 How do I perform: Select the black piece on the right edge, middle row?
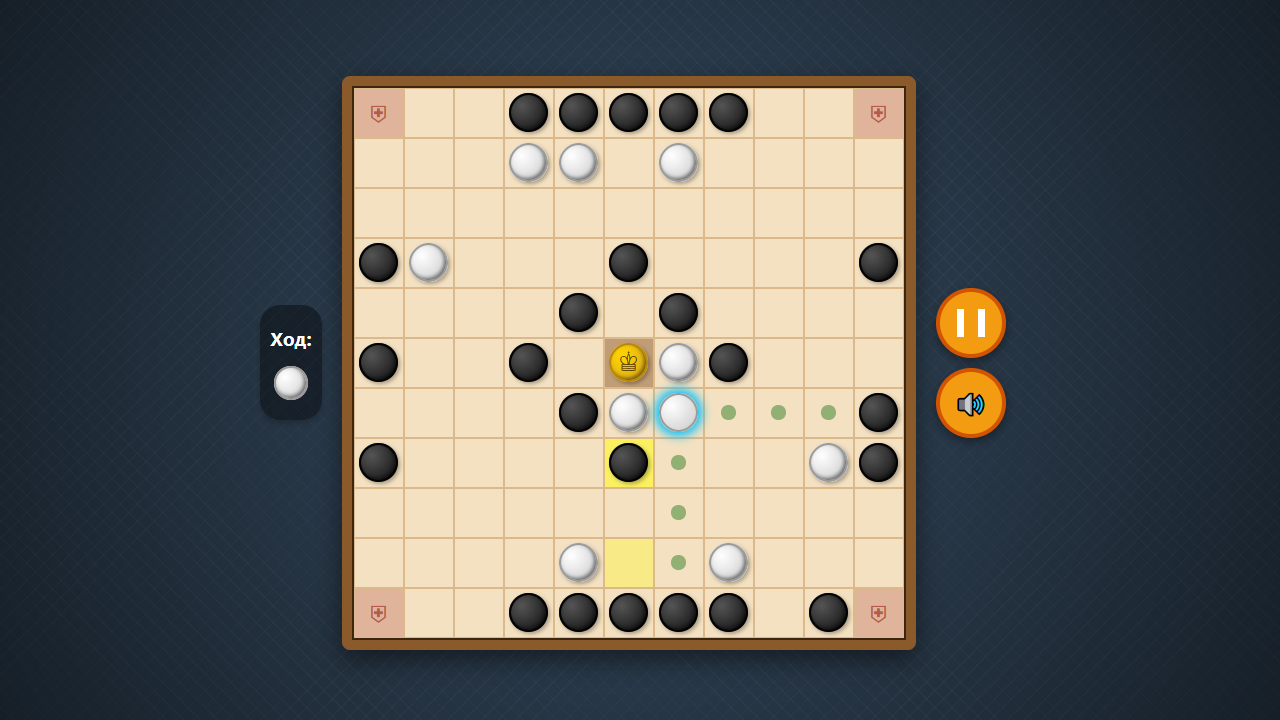[878, 412]
